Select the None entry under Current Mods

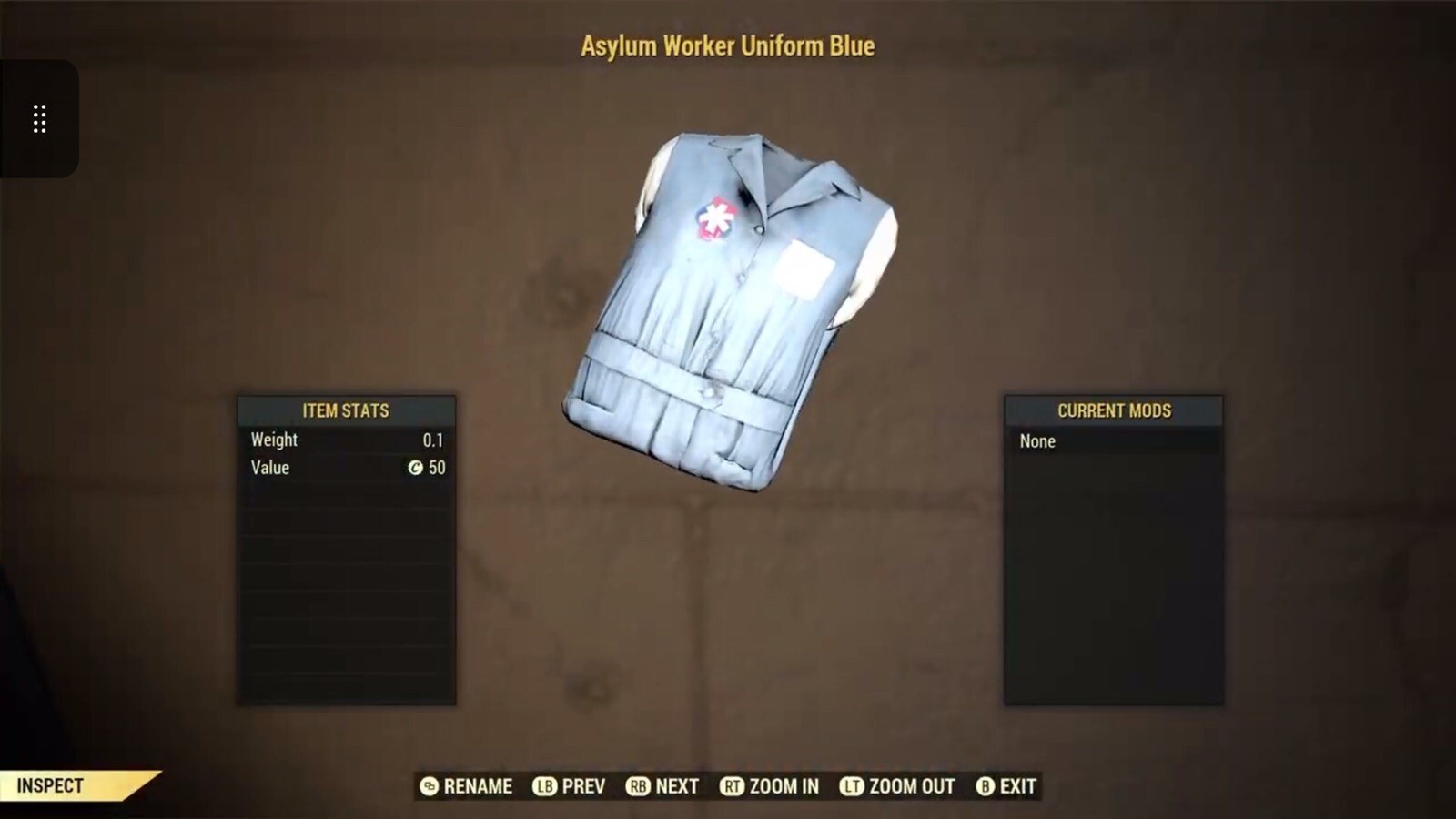pos(1038,440)
